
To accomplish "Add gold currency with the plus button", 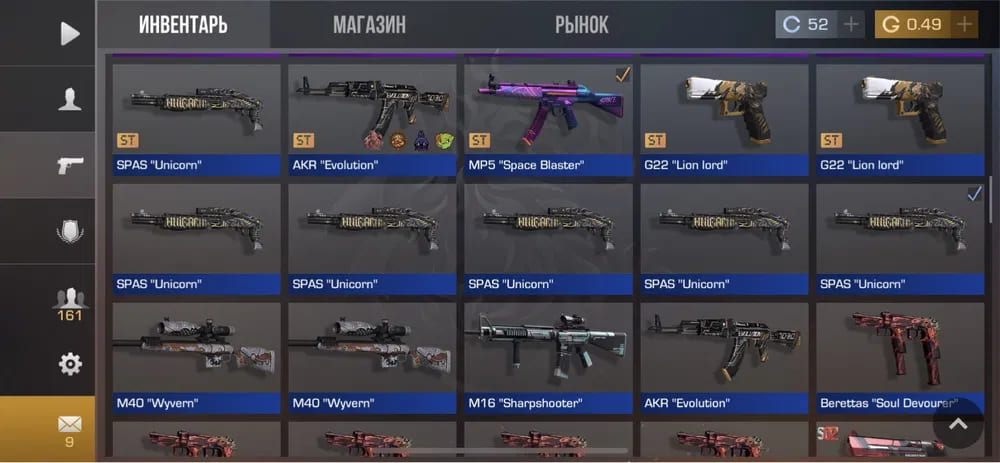I will pos(964,25).
